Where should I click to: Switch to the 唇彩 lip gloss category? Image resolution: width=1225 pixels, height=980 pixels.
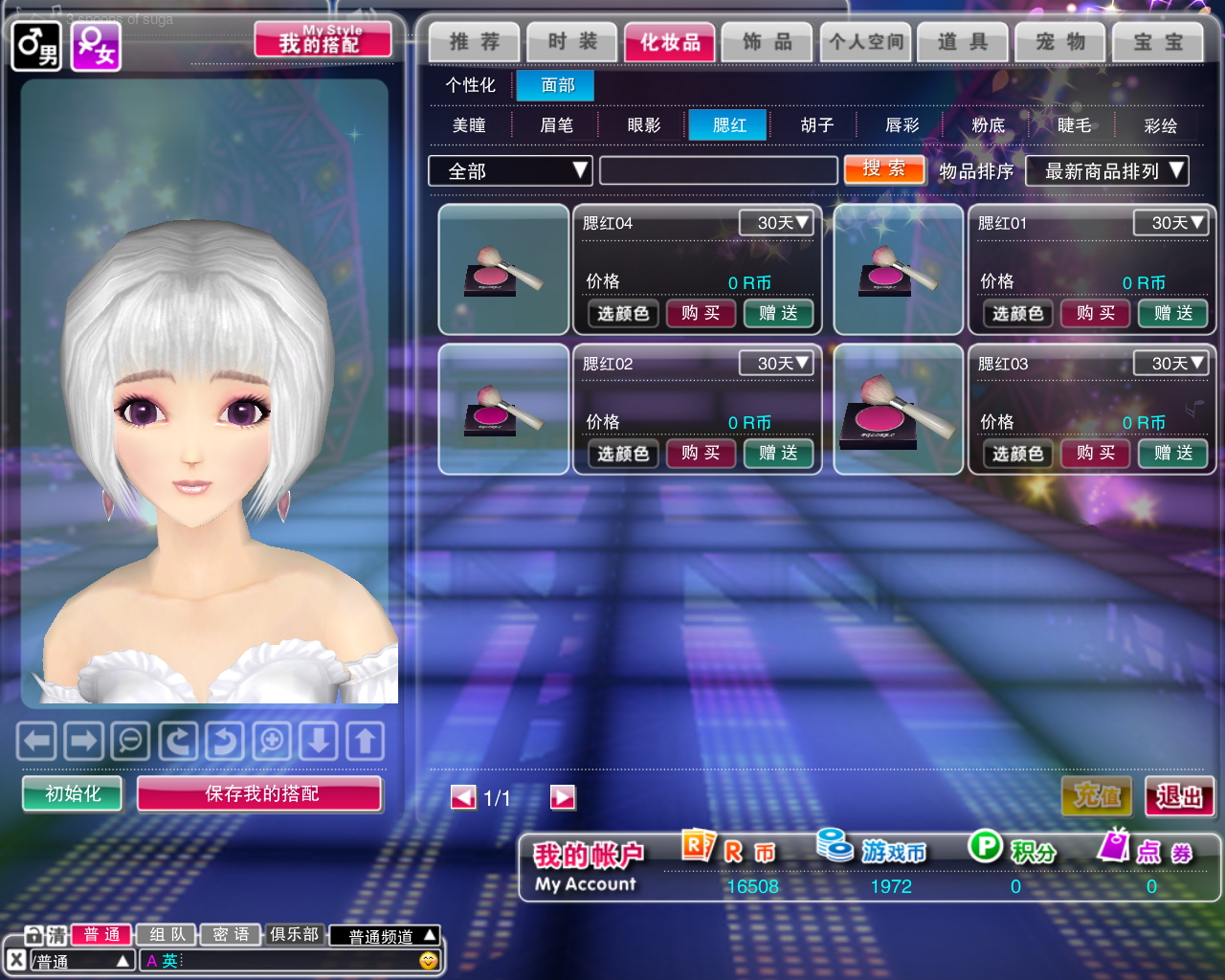click(902, 125)
